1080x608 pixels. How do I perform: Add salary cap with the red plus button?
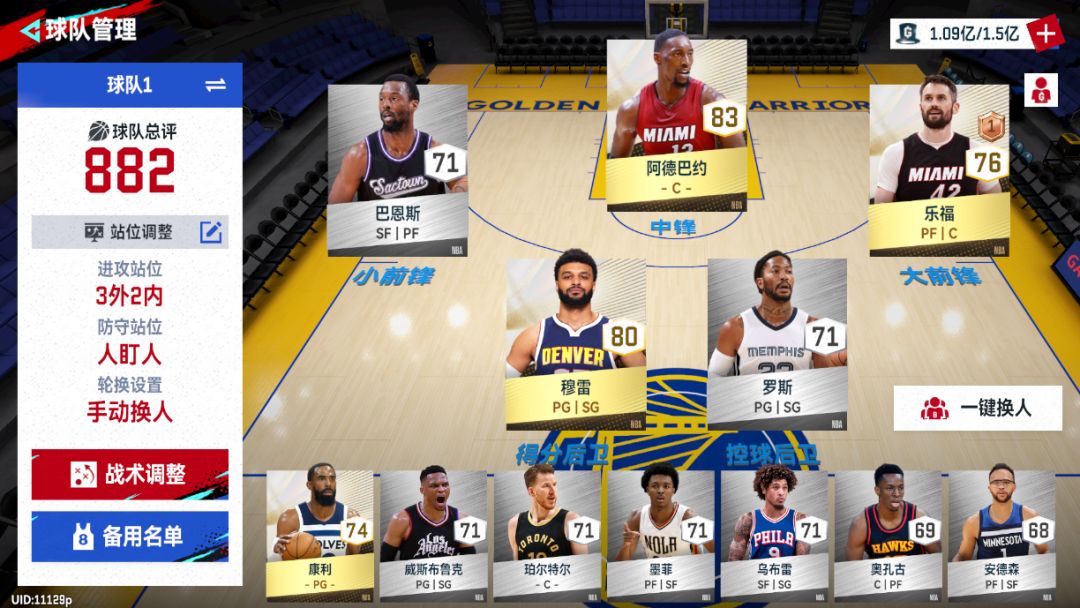coord(1045,33)
